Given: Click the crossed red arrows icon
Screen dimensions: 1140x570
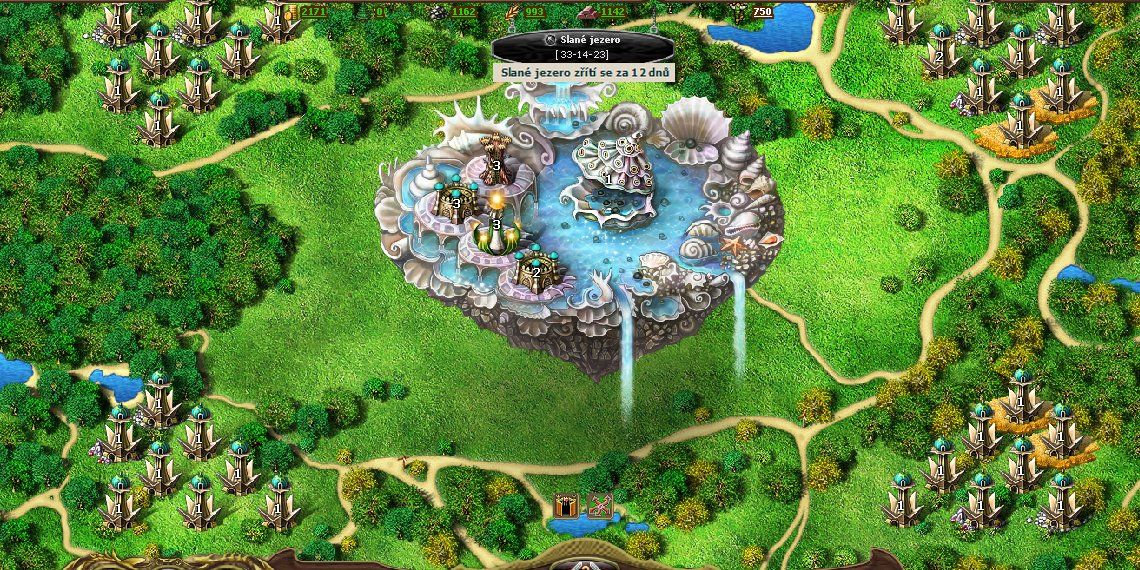Looking at the screenshot, I should click(599, 505).
